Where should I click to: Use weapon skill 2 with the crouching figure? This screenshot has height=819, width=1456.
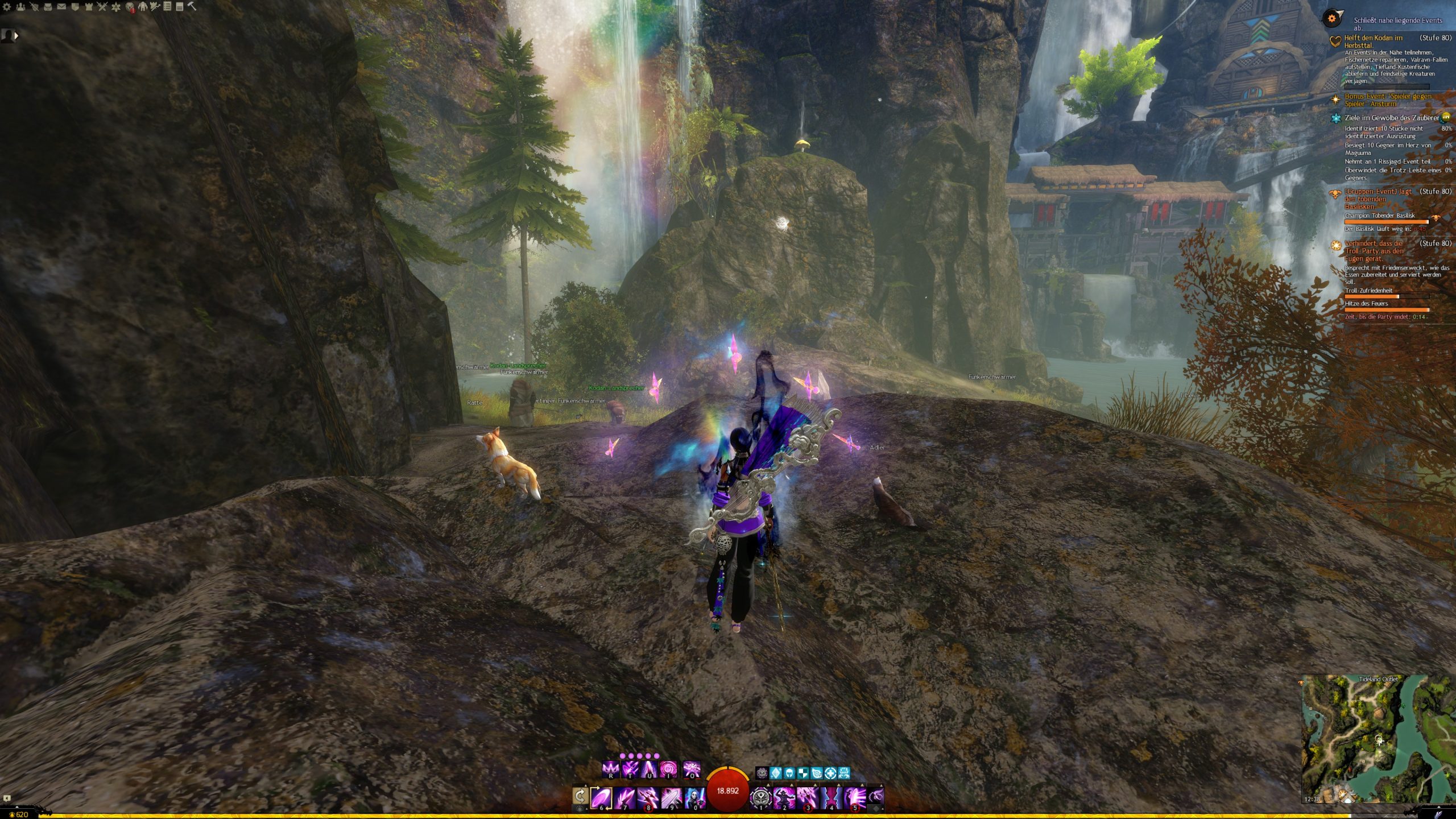(x=784, y=797)
